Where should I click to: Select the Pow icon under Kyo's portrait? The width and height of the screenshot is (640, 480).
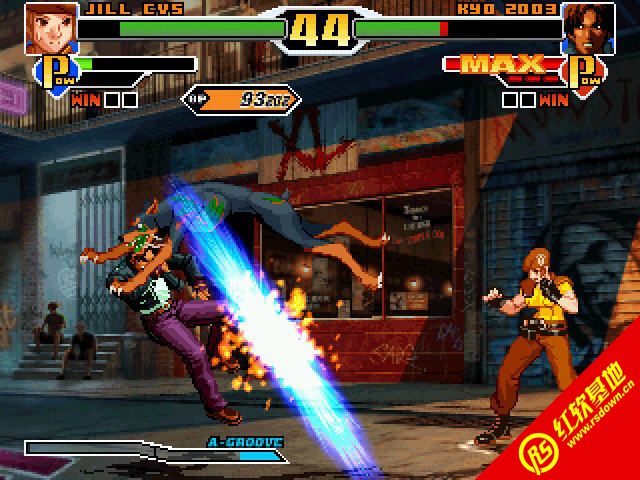pyautogui.click(x=584, y=73)
